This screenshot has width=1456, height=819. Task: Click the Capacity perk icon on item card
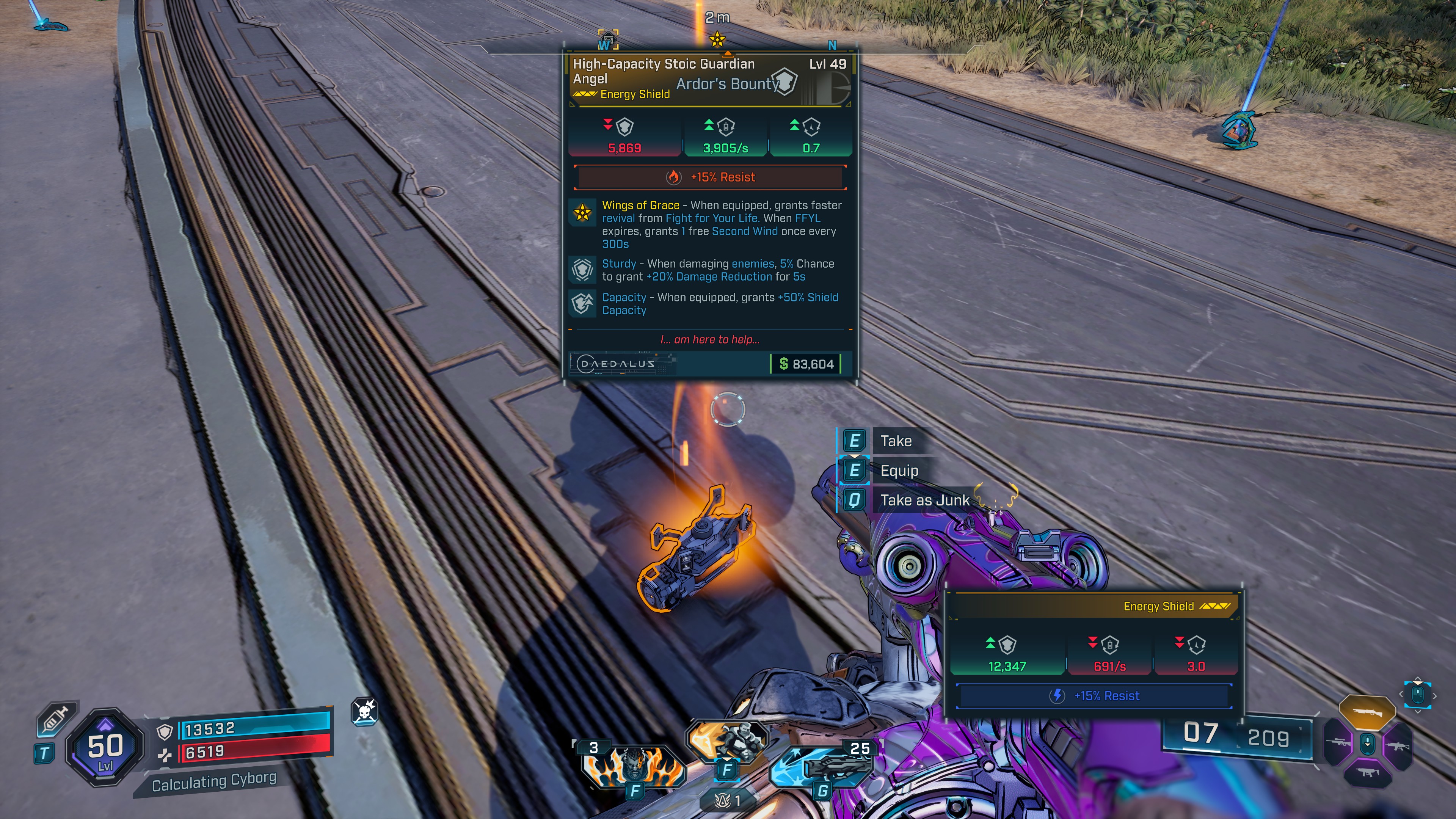tap(582, 303)
